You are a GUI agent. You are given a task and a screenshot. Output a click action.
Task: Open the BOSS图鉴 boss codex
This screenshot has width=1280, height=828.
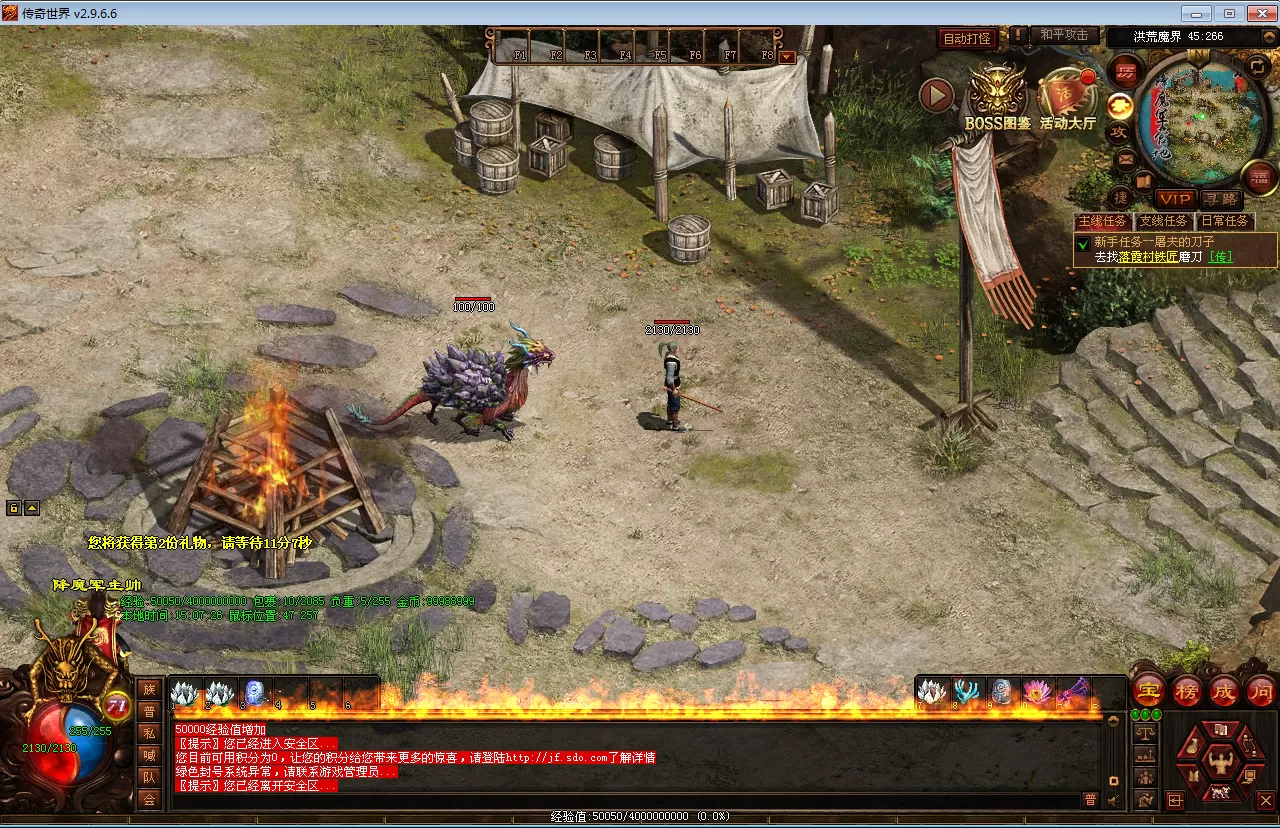tap(997, 96)
